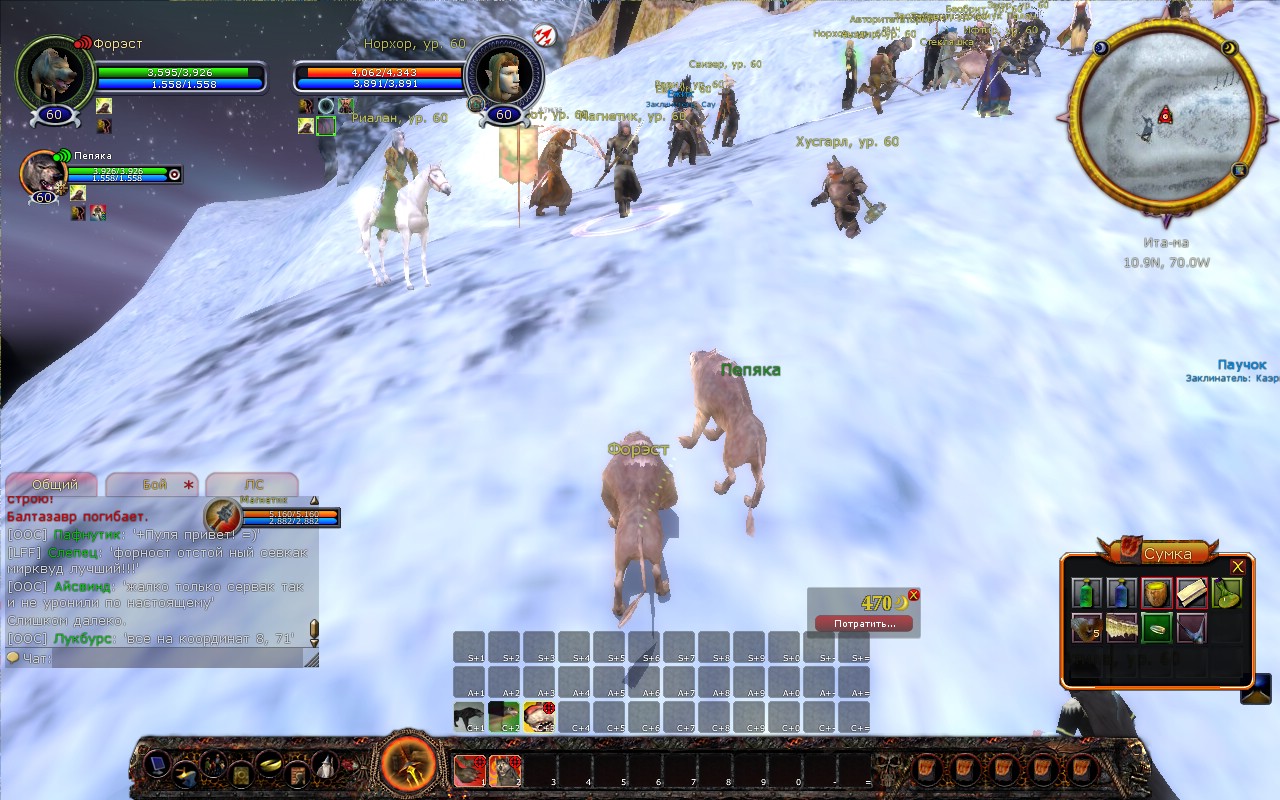Screen dimensions: 1280x800
Task: Use the skill in slot C+2
Action: [x=504, y=717]
